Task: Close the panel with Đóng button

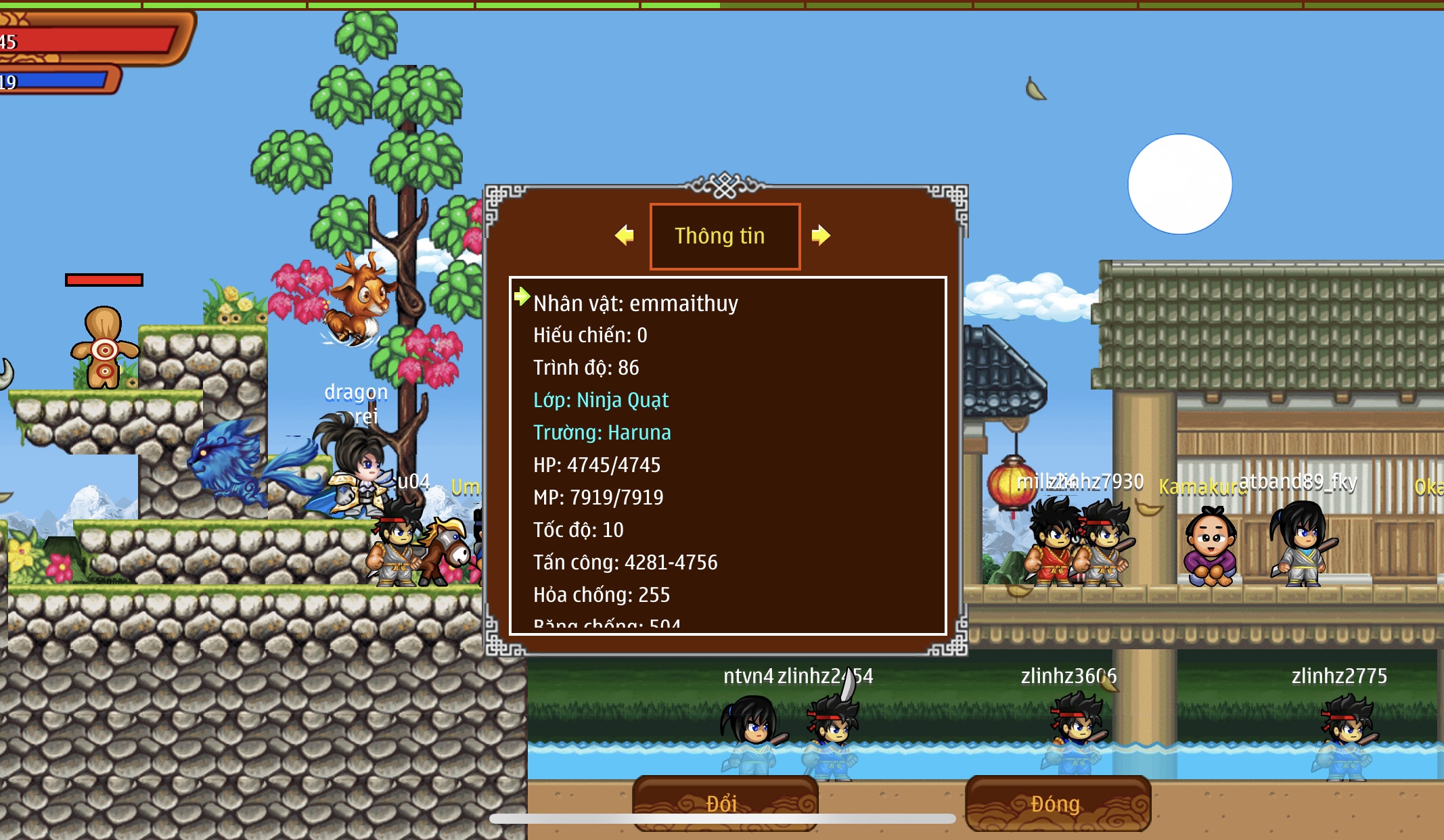Action: point(1057,803)
